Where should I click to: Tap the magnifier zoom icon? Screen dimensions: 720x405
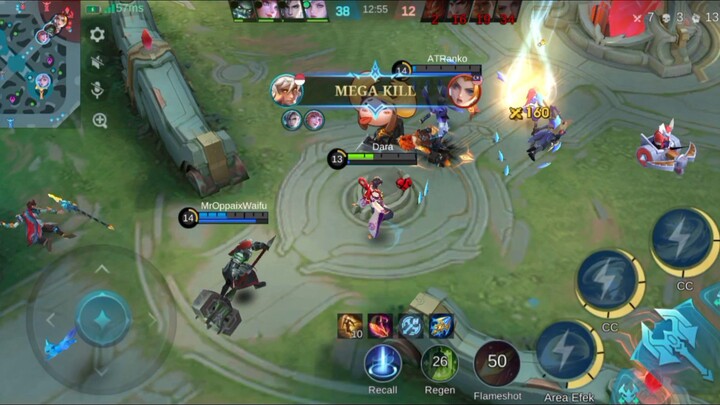click(x=99, y=121)
